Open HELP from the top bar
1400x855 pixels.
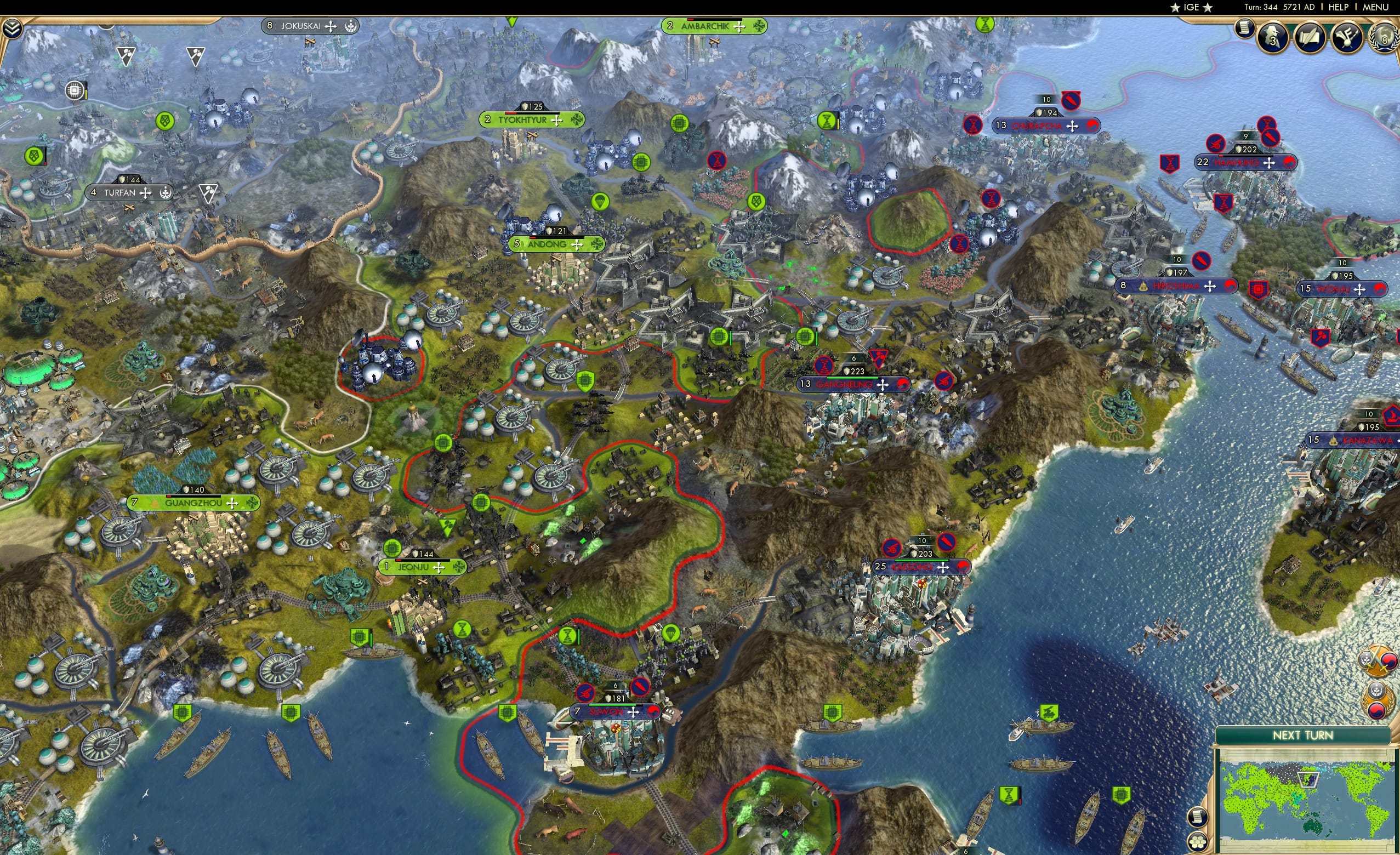[x=1339, y=7]
